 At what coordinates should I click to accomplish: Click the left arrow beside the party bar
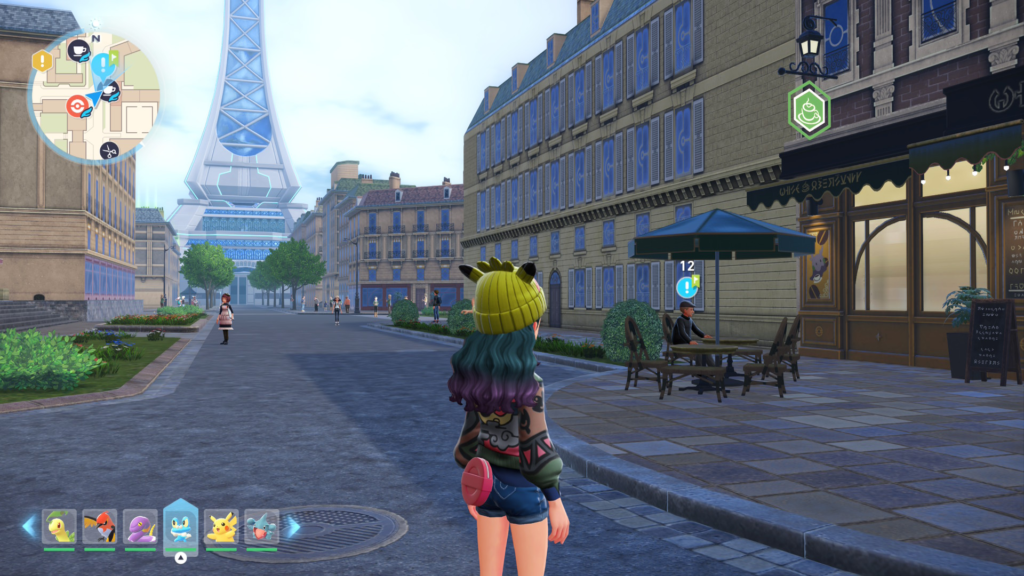point(28,526)
